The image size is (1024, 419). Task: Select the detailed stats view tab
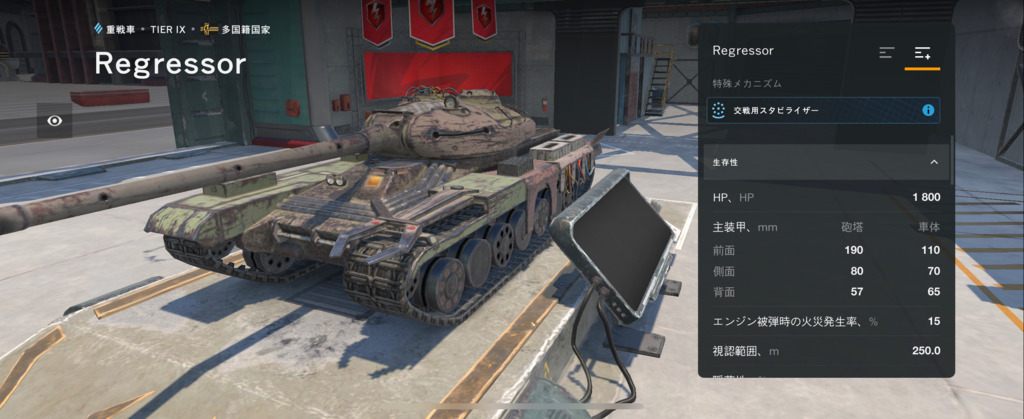(922, 53)
